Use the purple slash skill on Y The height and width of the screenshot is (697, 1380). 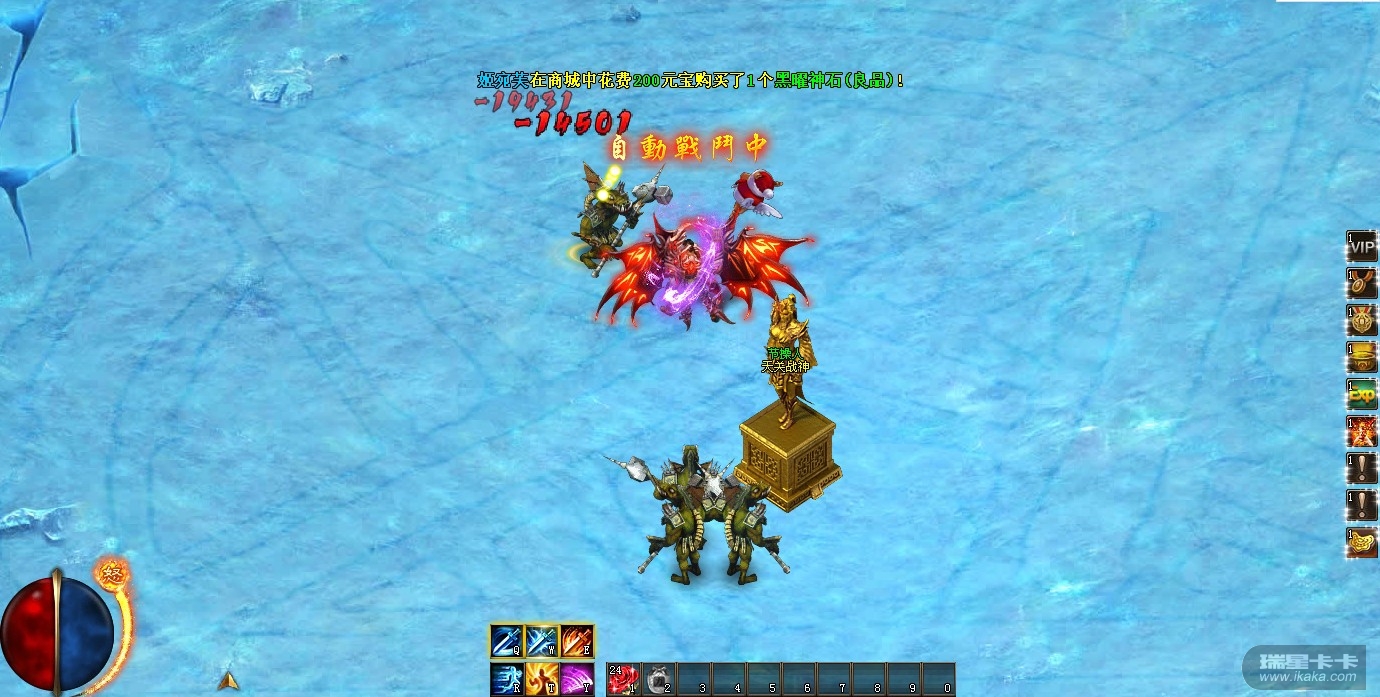[x=577, y=679]
